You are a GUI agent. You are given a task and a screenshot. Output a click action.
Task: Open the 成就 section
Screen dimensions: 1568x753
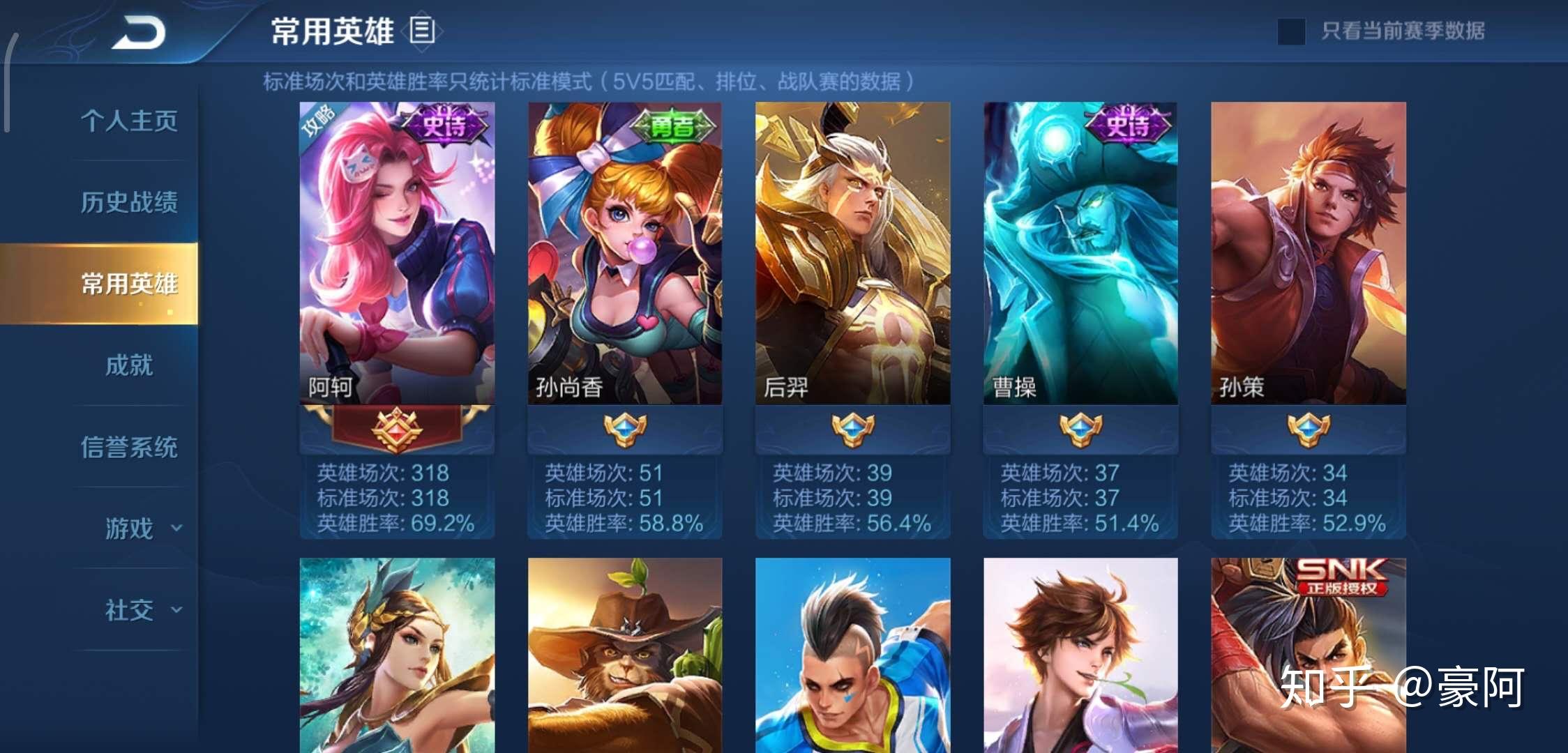pos(129,366)
